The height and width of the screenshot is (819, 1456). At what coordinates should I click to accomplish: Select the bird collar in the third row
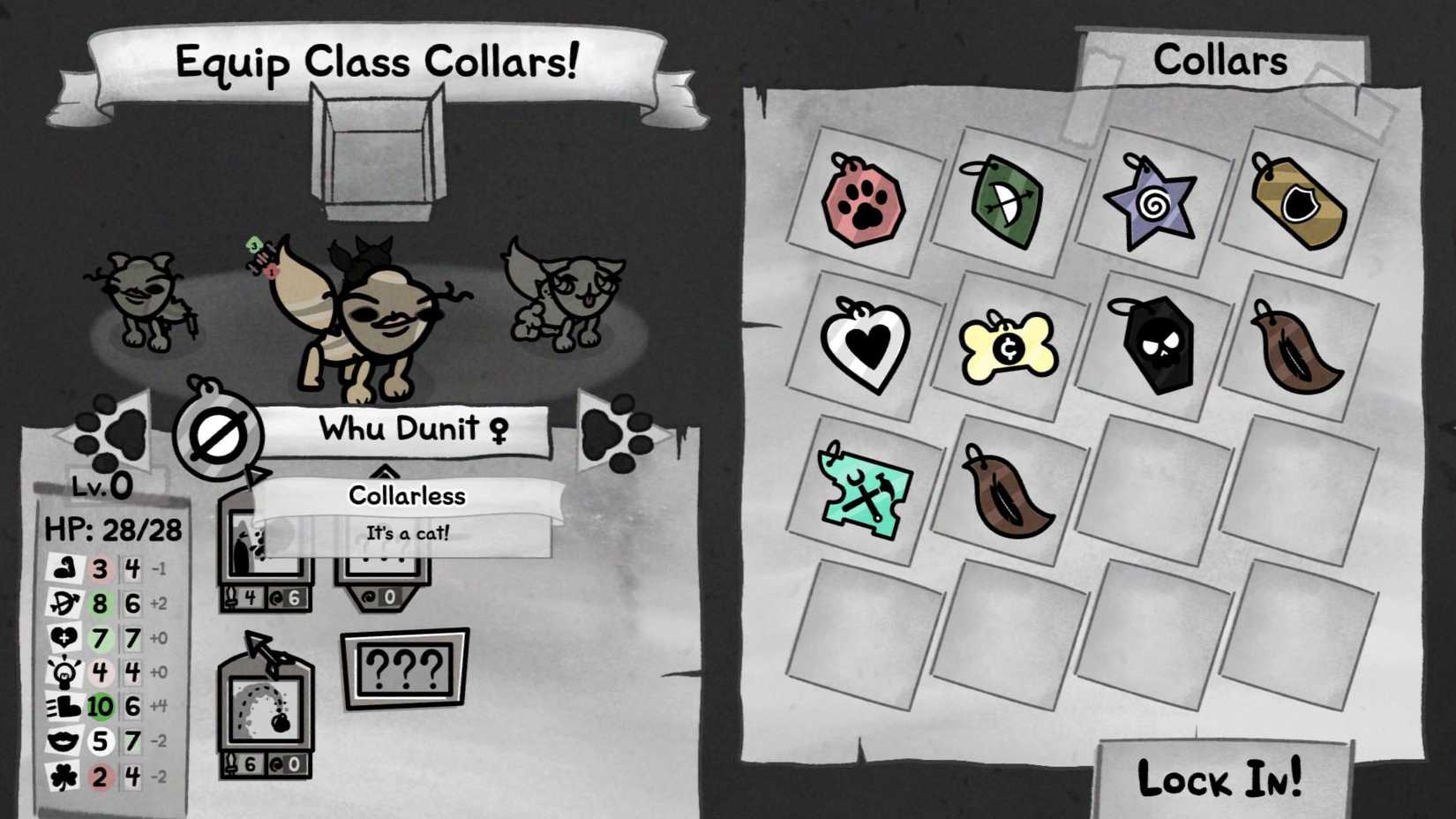1009,496
